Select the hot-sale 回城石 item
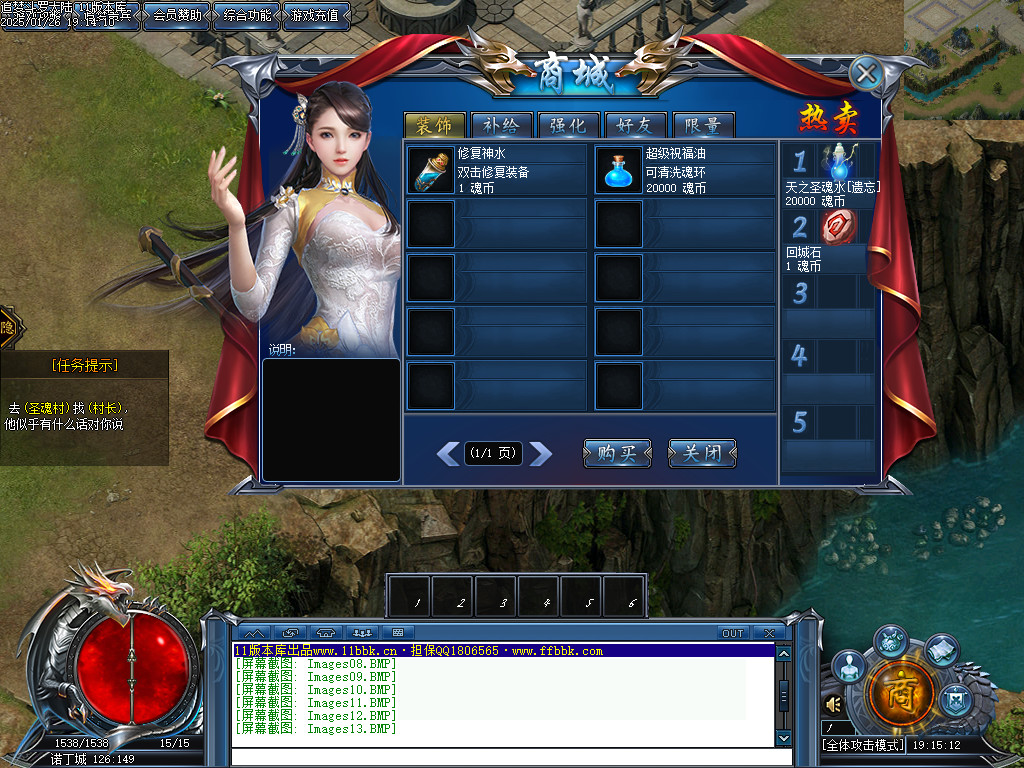Image resolution: width=1024 pixels, height=768 pixels. coord(839,228)
